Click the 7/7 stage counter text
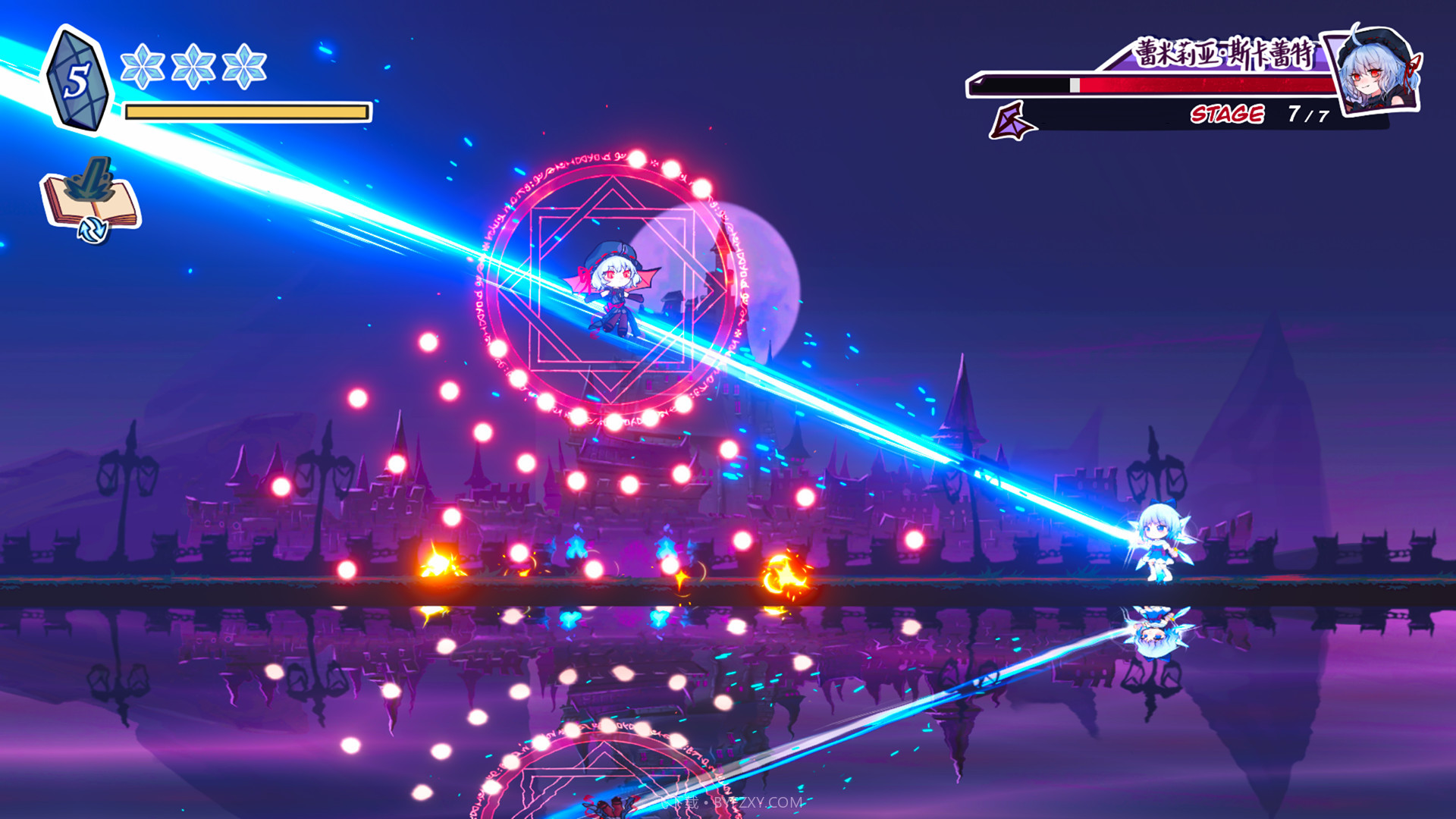Image resolution: width=1456 pixels, height=819 pixels. click(1307, 115)
